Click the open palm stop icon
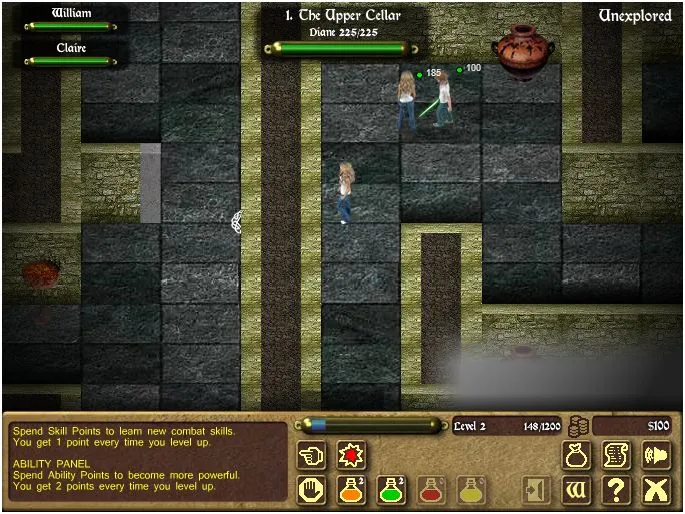The height and width of the screenshot is (514, 685). tap(312, 490)
